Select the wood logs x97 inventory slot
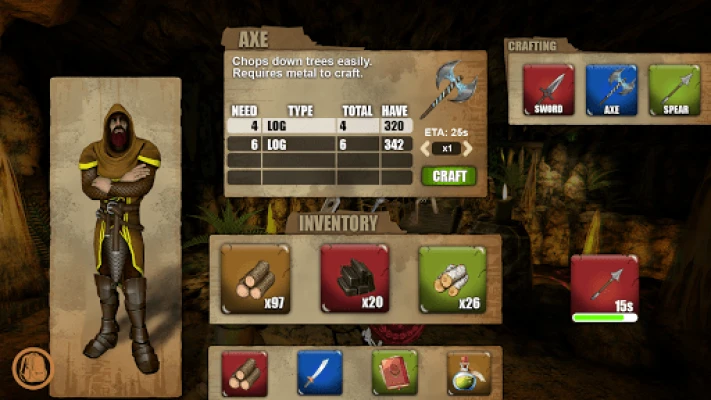The image size is (711, 400). (x=255, y=279)
